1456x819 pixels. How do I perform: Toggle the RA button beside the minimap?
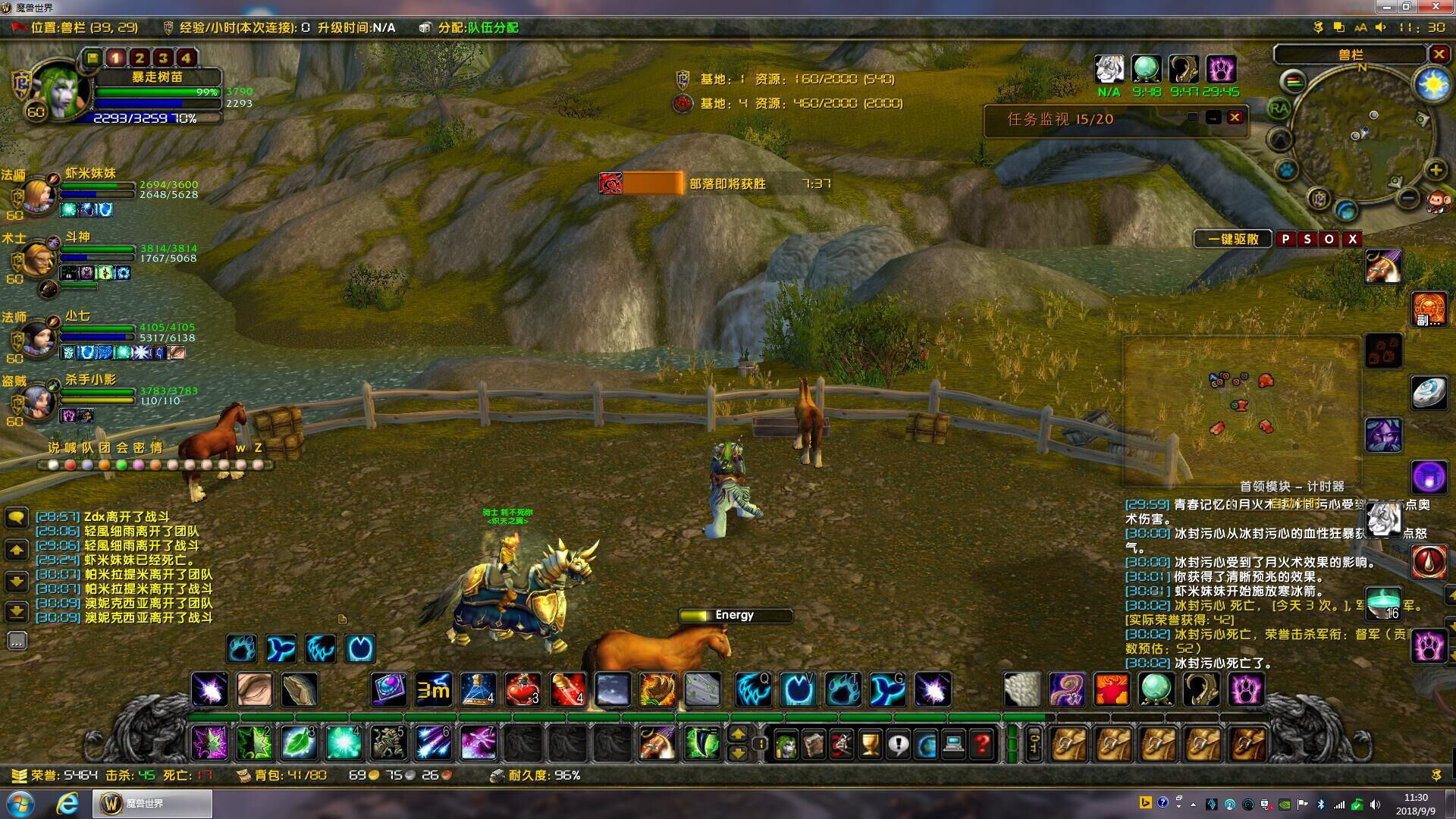tap(1279, 108)
